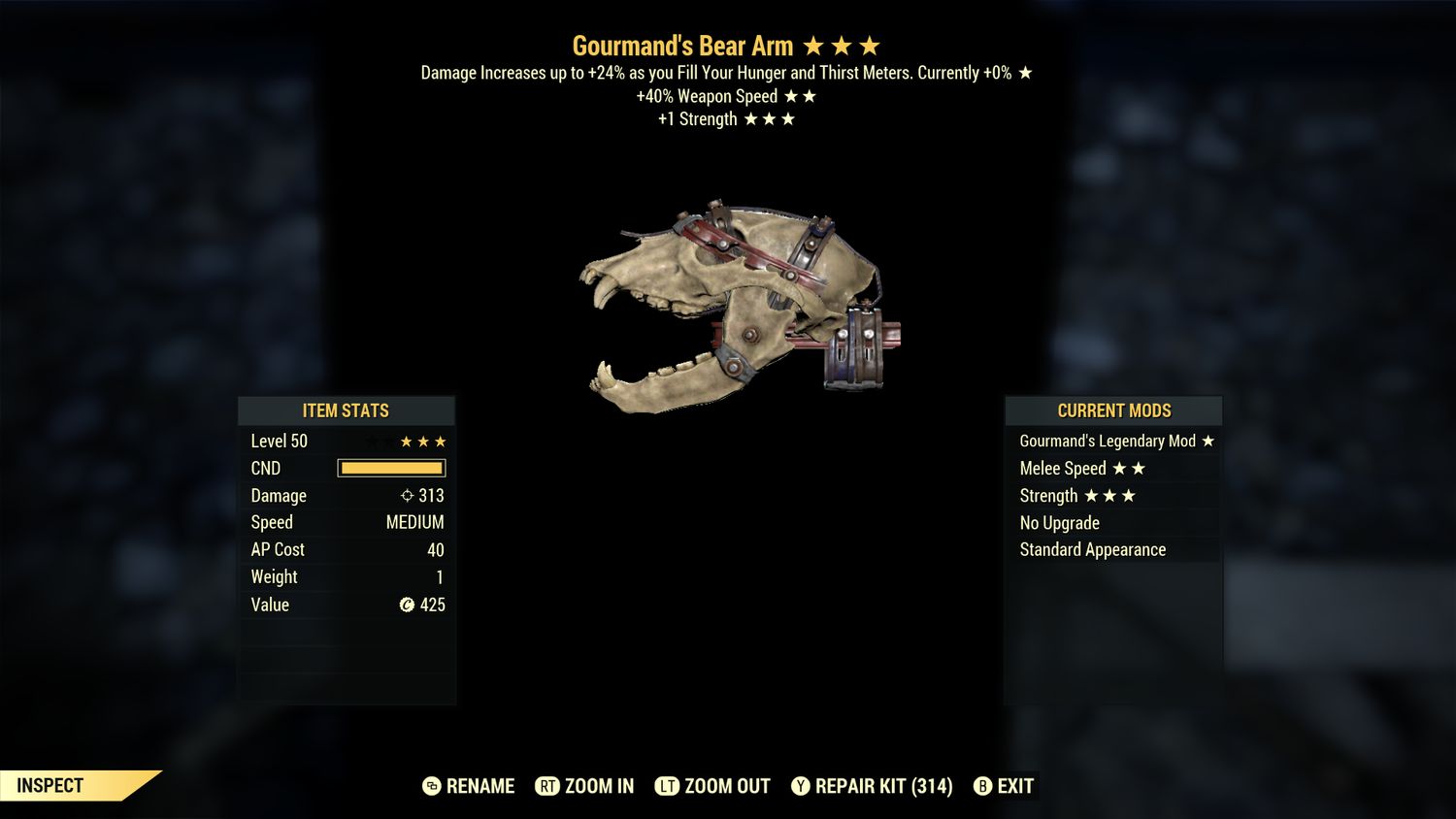Select the Gourmand's Legendary Mod entry
1456x819 pixels.
1113,442
